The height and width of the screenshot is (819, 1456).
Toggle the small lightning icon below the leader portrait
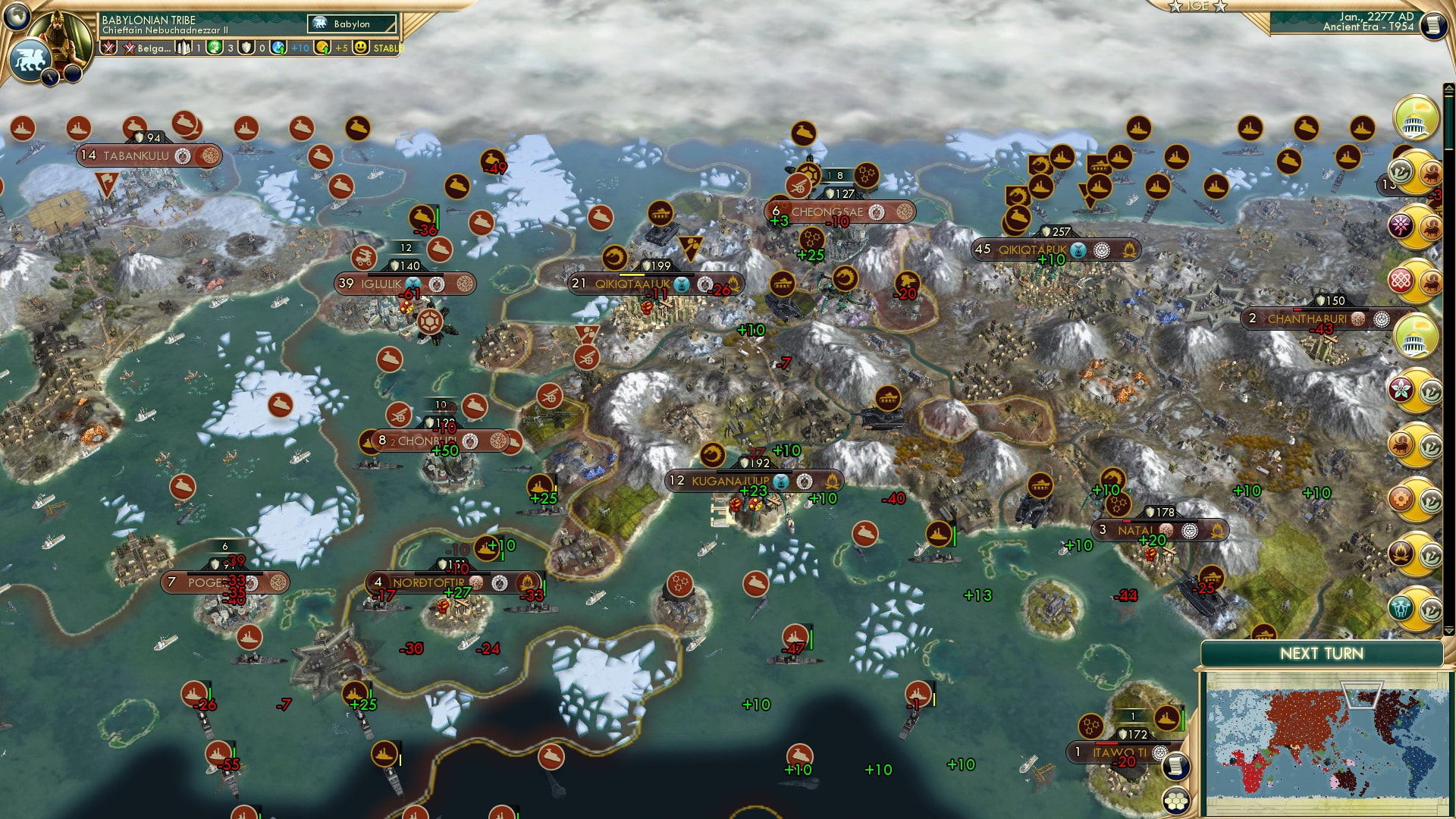(x=50, y=77)
